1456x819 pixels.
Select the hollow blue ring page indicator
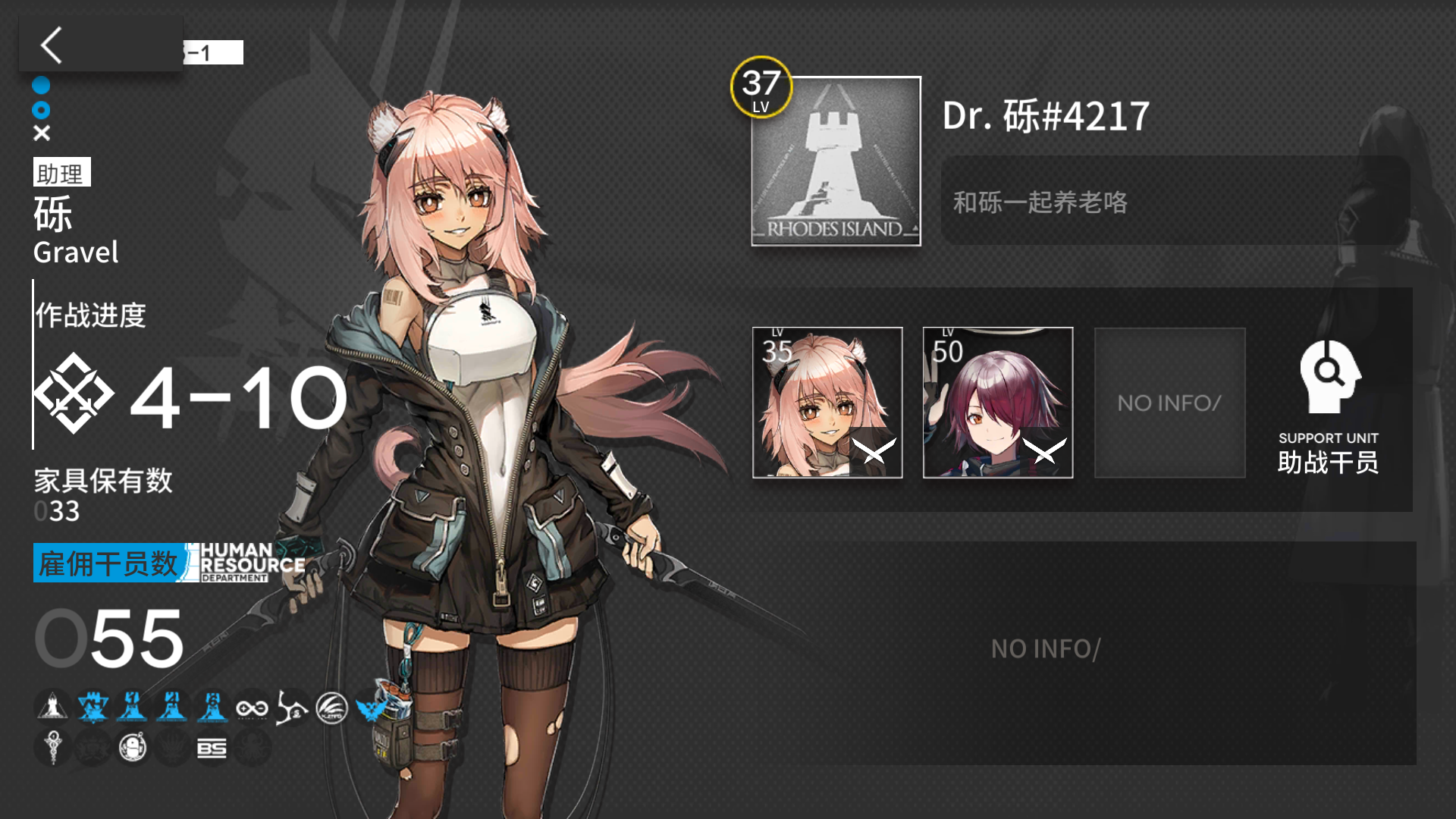pyautogui.click(x=42, y=110)
